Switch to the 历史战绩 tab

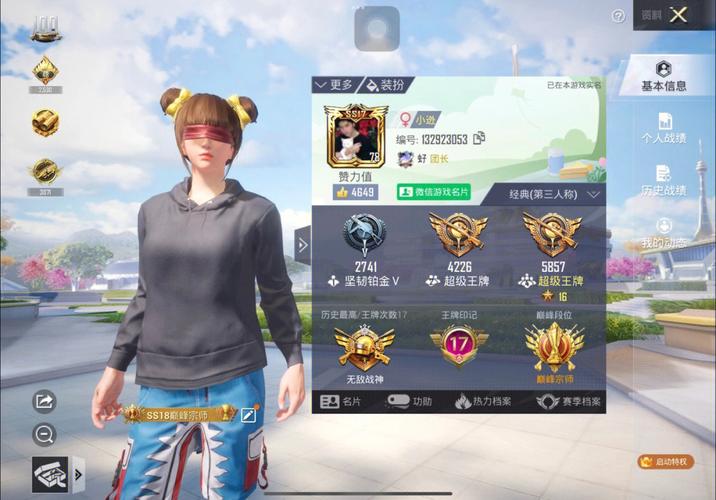[x=664, y=181]
